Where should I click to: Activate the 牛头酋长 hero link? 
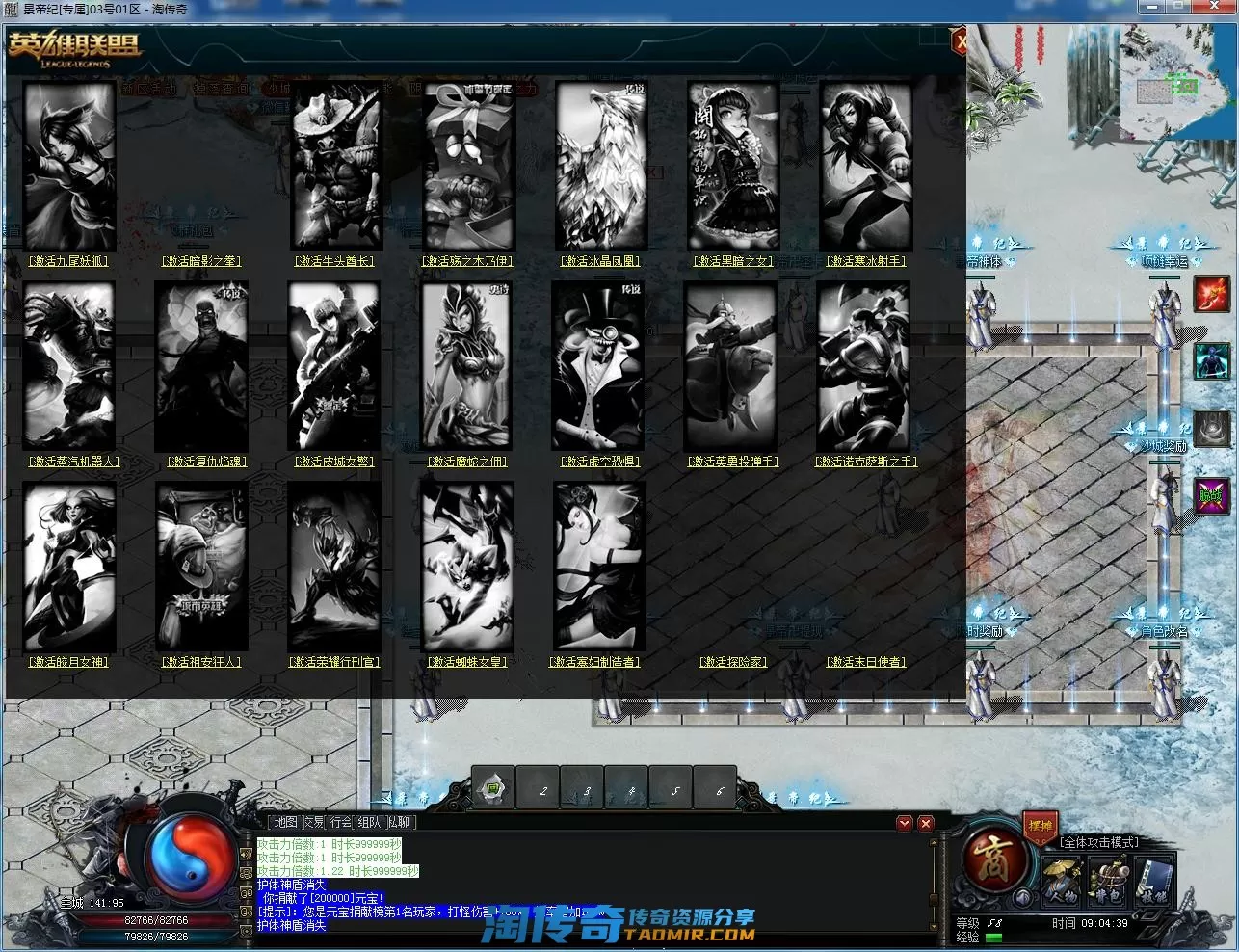334,261
